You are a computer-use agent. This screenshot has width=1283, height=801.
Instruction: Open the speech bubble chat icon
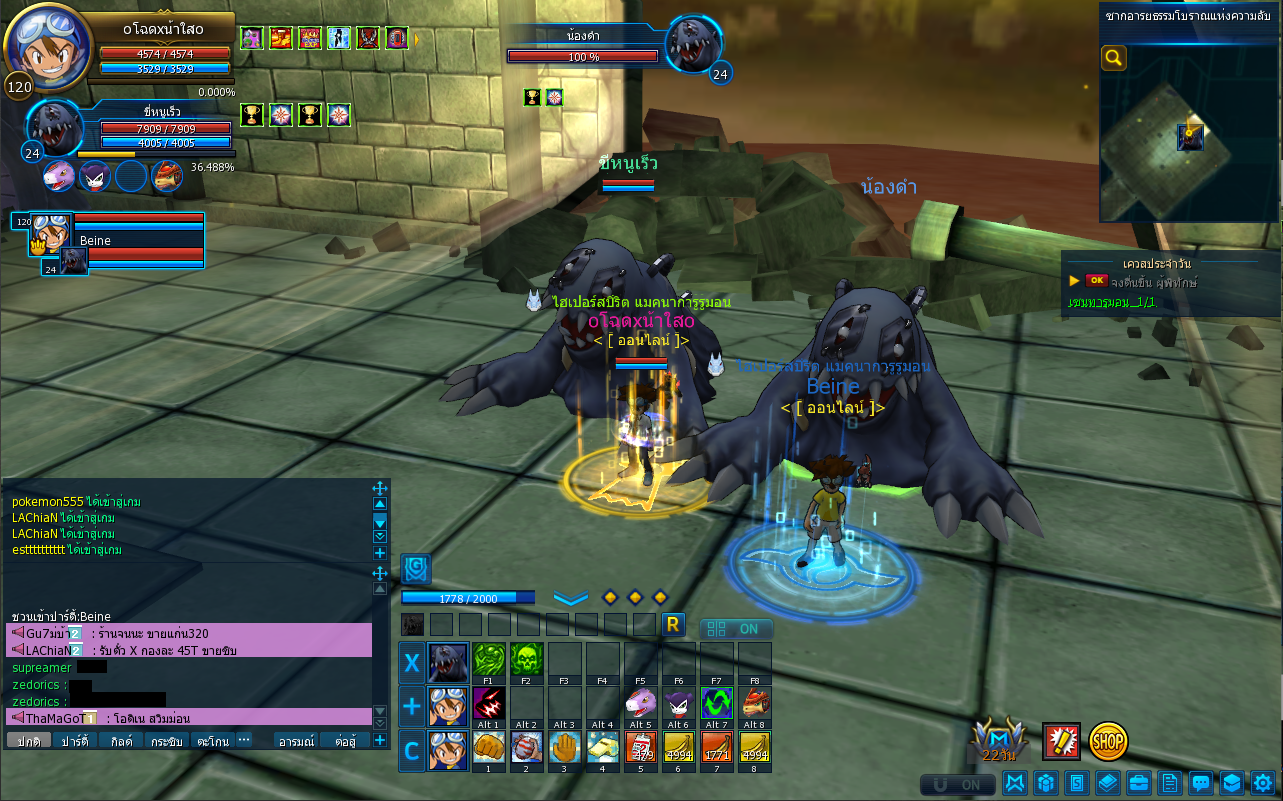click(1201, 783)
